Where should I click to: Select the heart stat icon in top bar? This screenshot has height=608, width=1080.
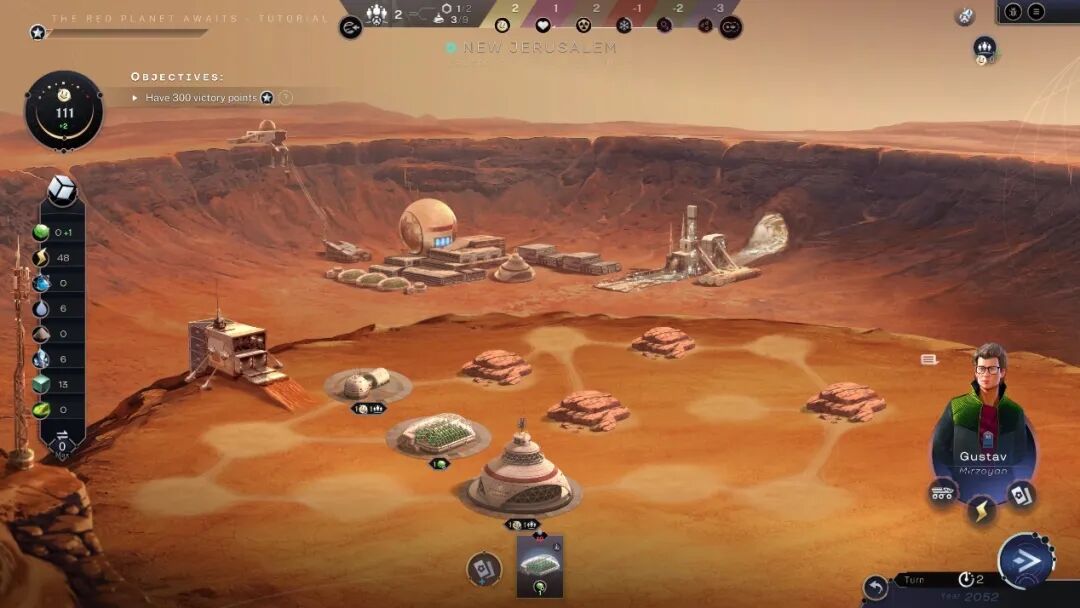(x=543, y=25)
